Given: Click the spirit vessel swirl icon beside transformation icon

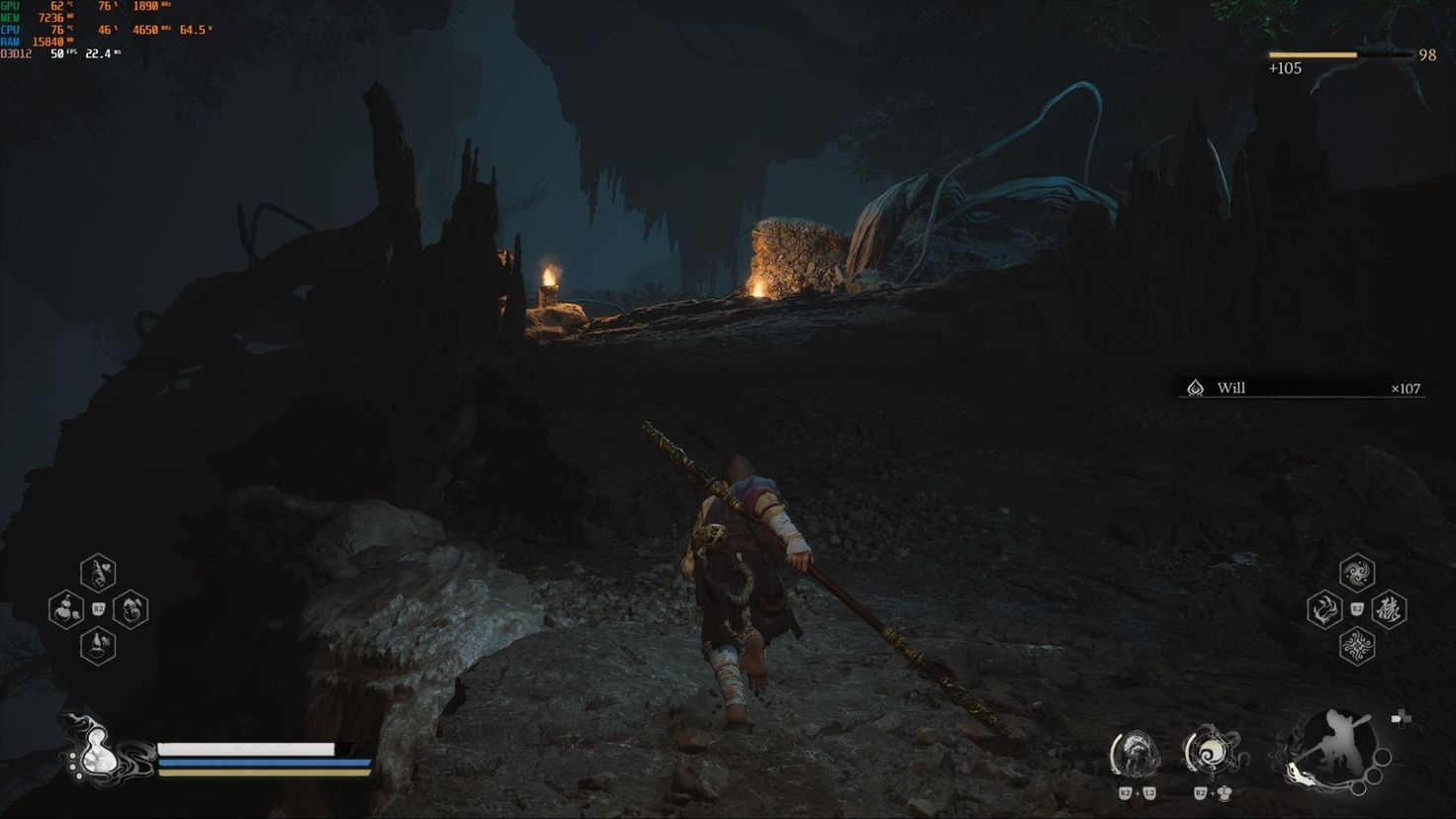Looking at the screenshot, I should pyautogui.click(x=1215, y=754).
